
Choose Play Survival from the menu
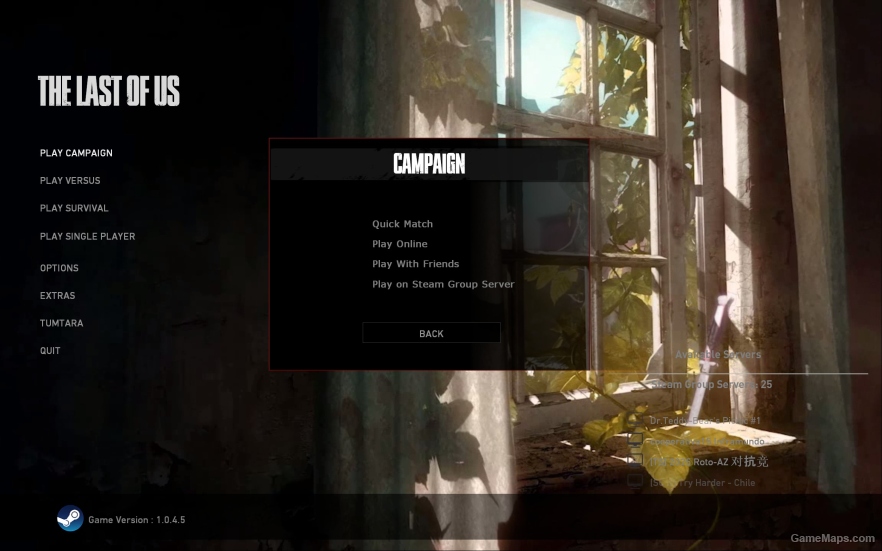(x=74, y=208)
